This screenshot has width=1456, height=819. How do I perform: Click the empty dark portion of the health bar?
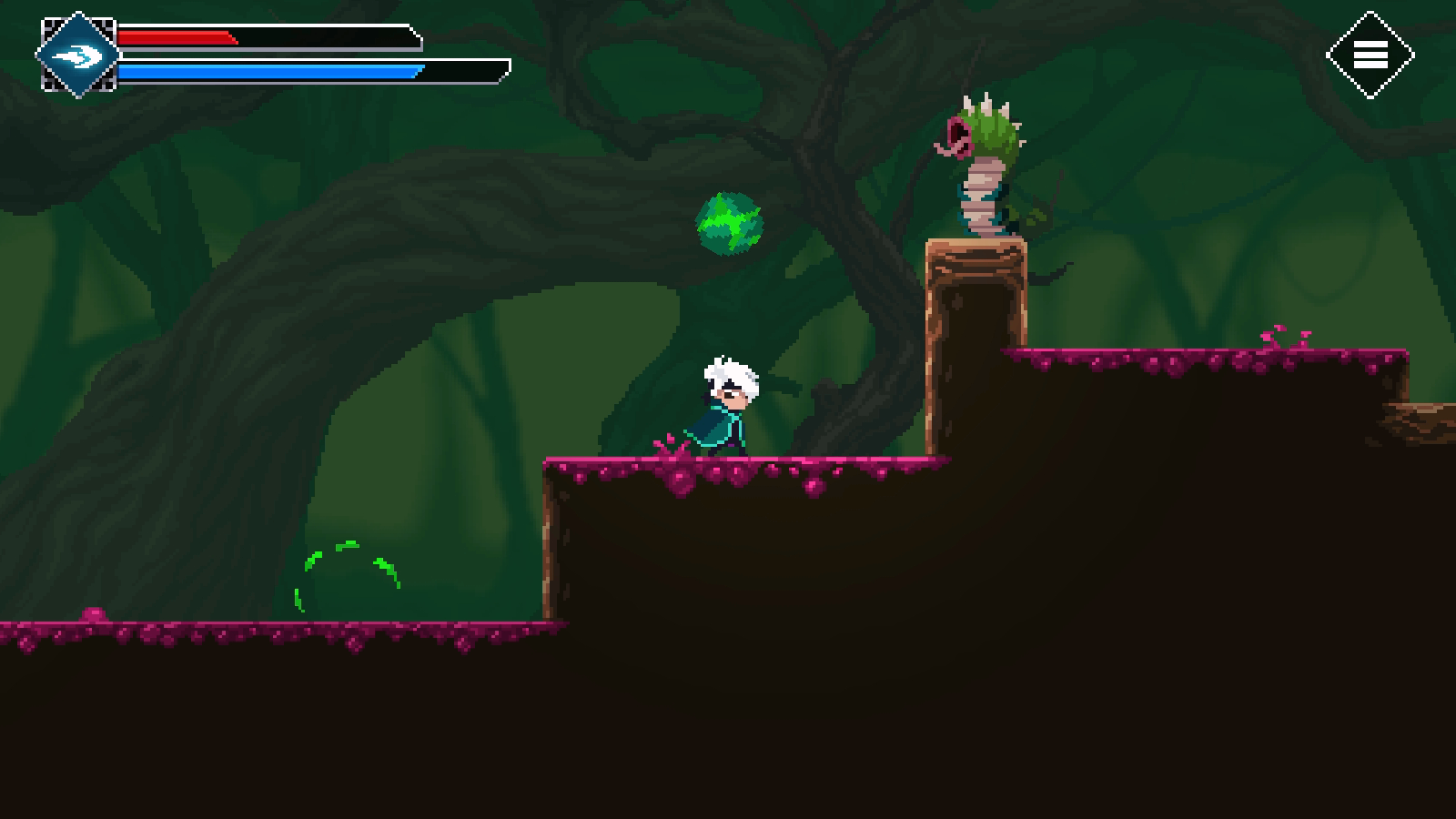(x=328, y=38)
